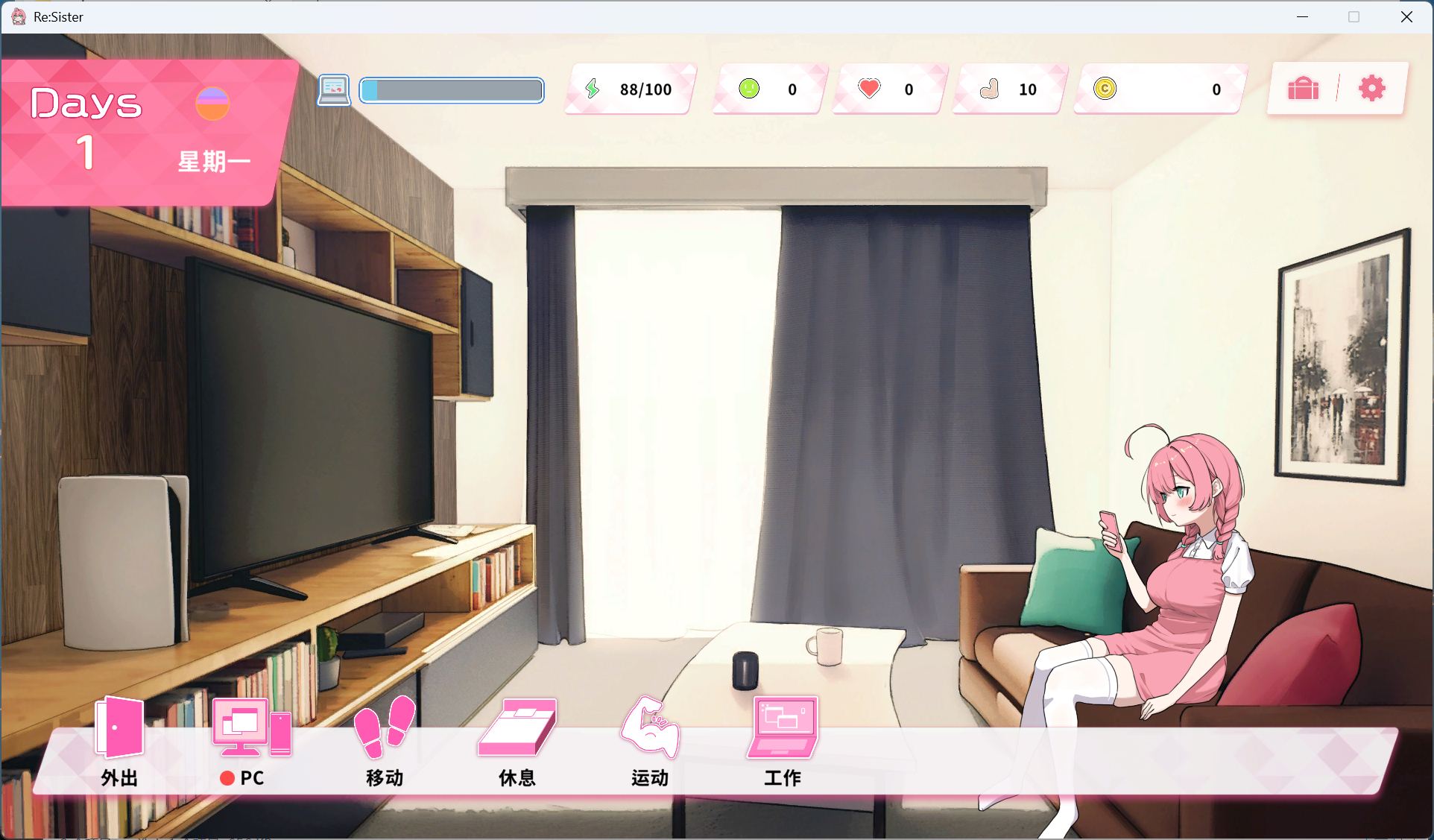Click the blue energy progress bar
Viewport: 1434px width, 840px height.
click(451, 90)
